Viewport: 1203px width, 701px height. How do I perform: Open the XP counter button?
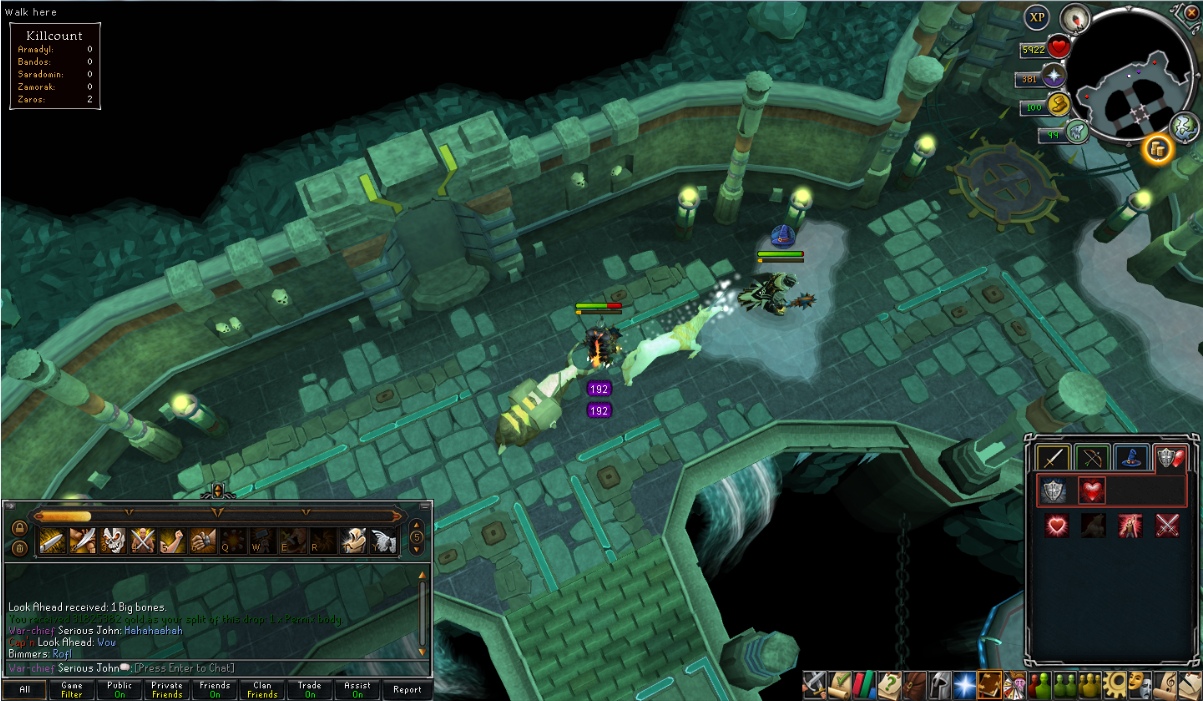(x=1036, y=17)
